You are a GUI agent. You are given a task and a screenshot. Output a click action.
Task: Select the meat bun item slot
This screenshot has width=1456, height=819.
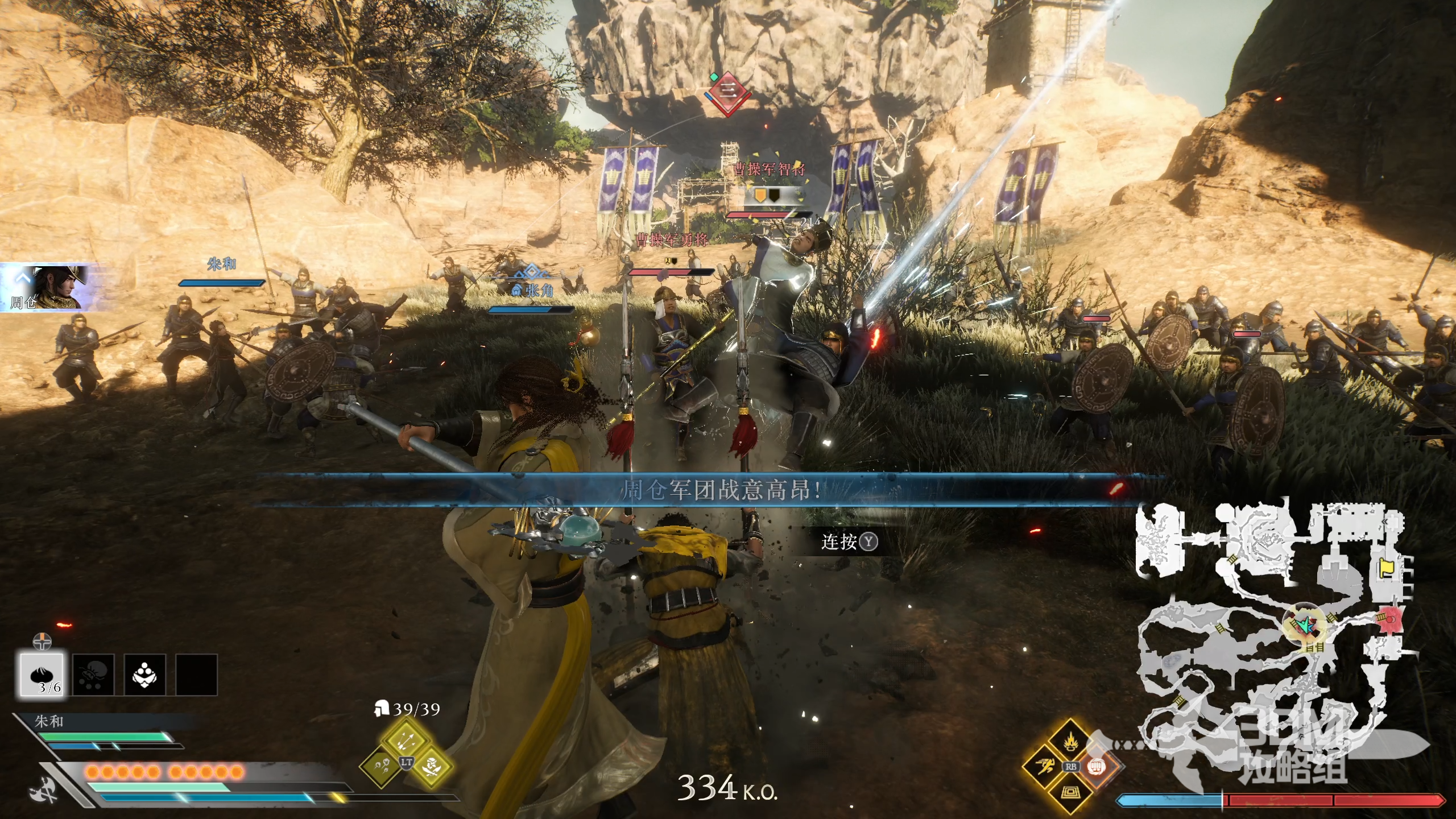click(x=42, y=675)
